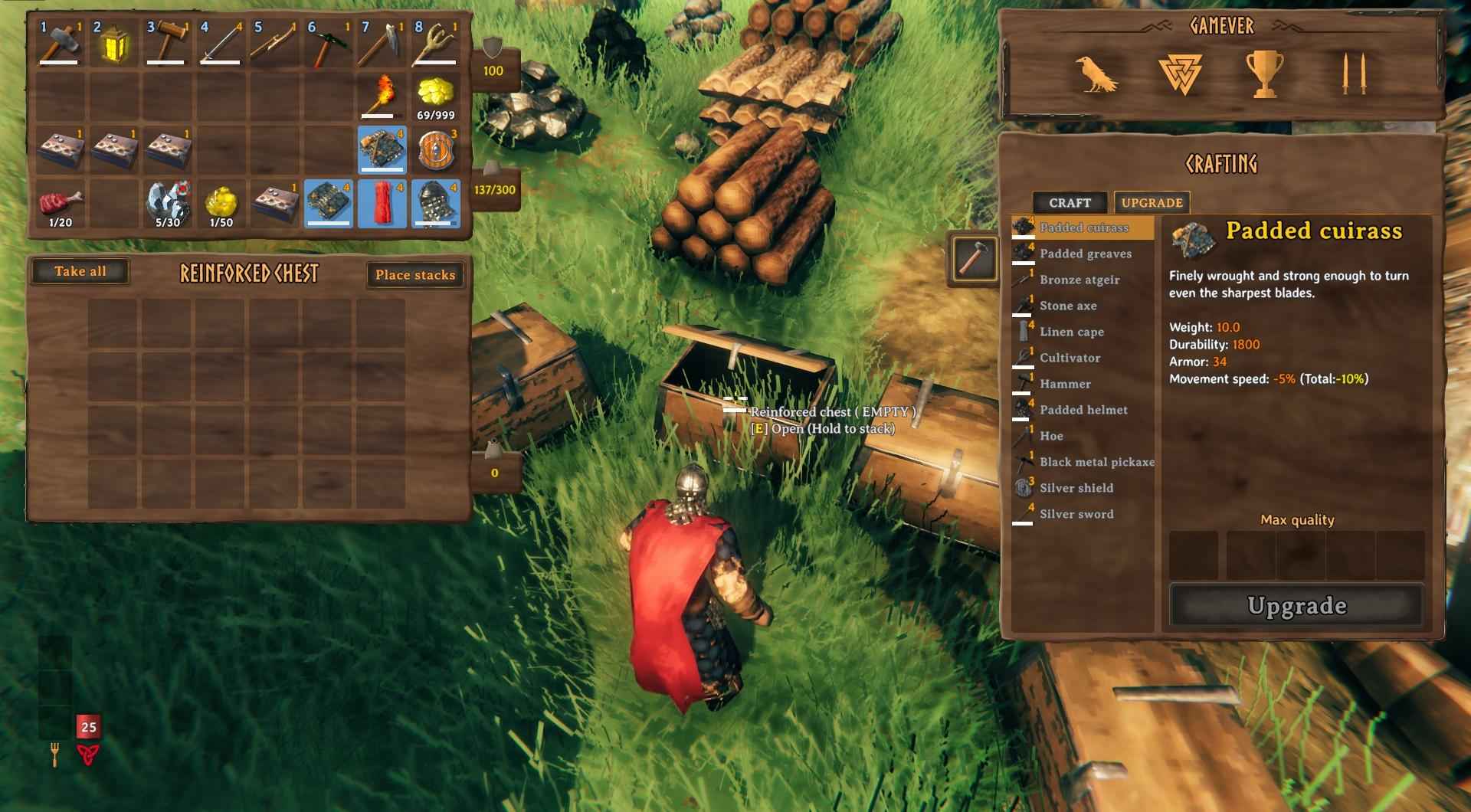Screen dimensions: 1471x812
Task: Select the coin stack showing 69/999
Action: point(435,97)
